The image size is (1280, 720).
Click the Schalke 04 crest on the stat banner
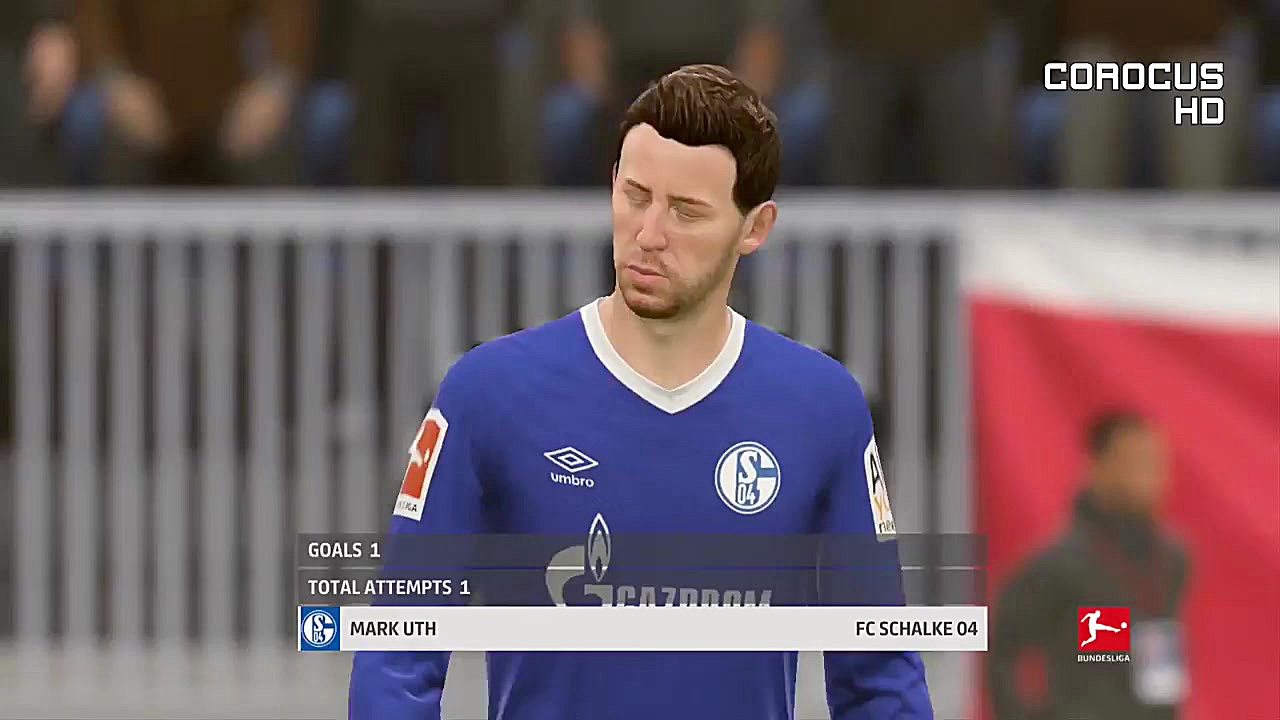tap(319, 629)
